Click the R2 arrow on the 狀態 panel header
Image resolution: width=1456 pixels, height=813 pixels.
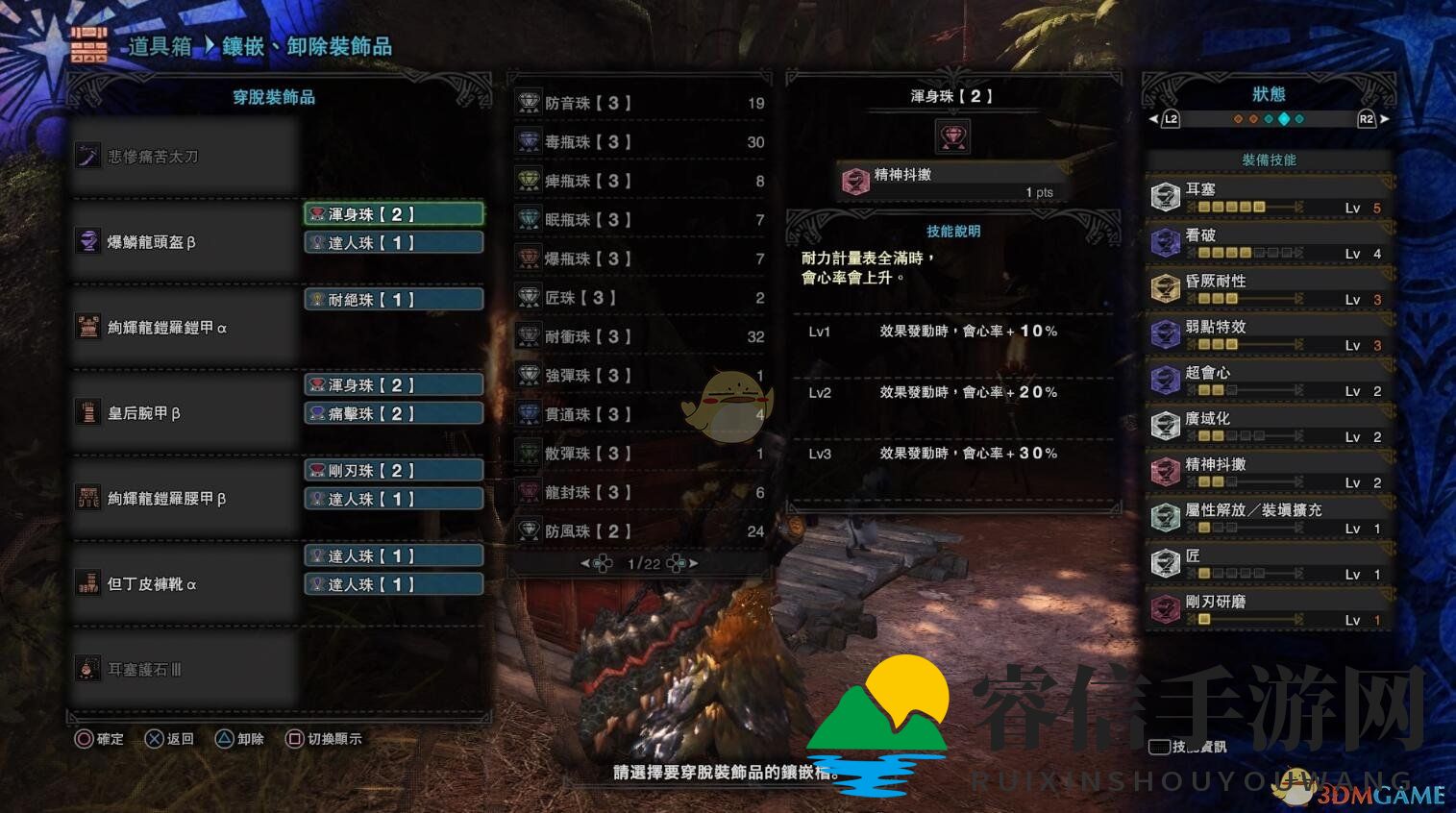tap(1385, 119)
